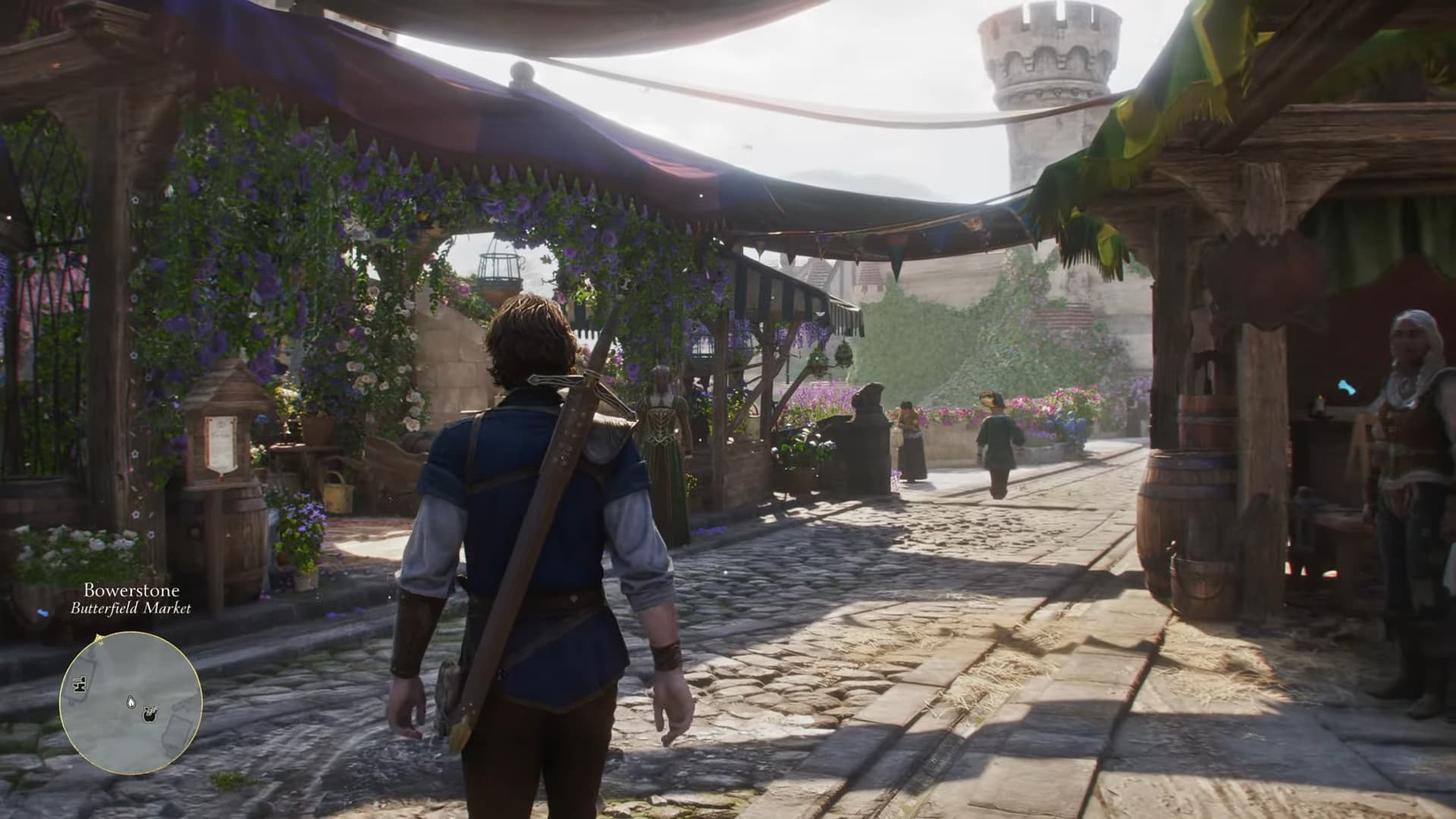Click the white player arrow on minimap
1456x819 pixels.
coord(132,702)
